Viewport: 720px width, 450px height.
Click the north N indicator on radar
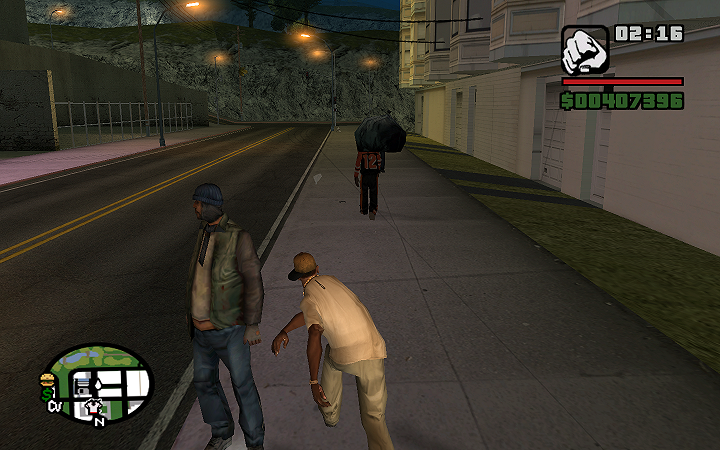(99, 421)
